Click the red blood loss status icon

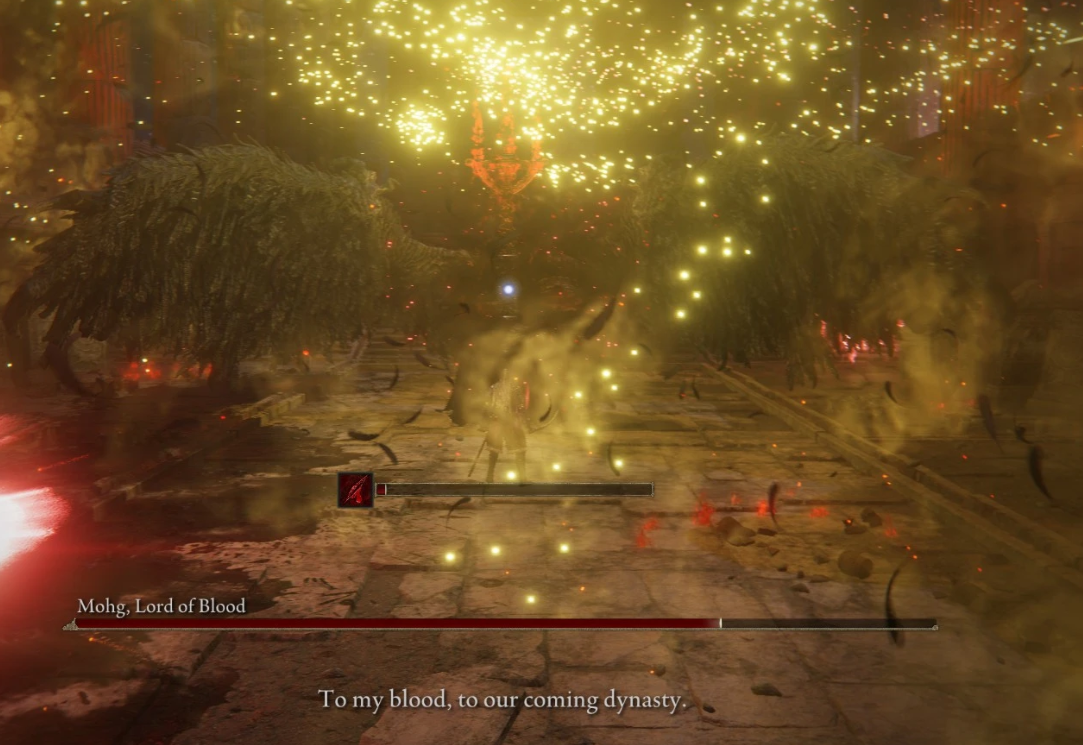pos(355,490)
